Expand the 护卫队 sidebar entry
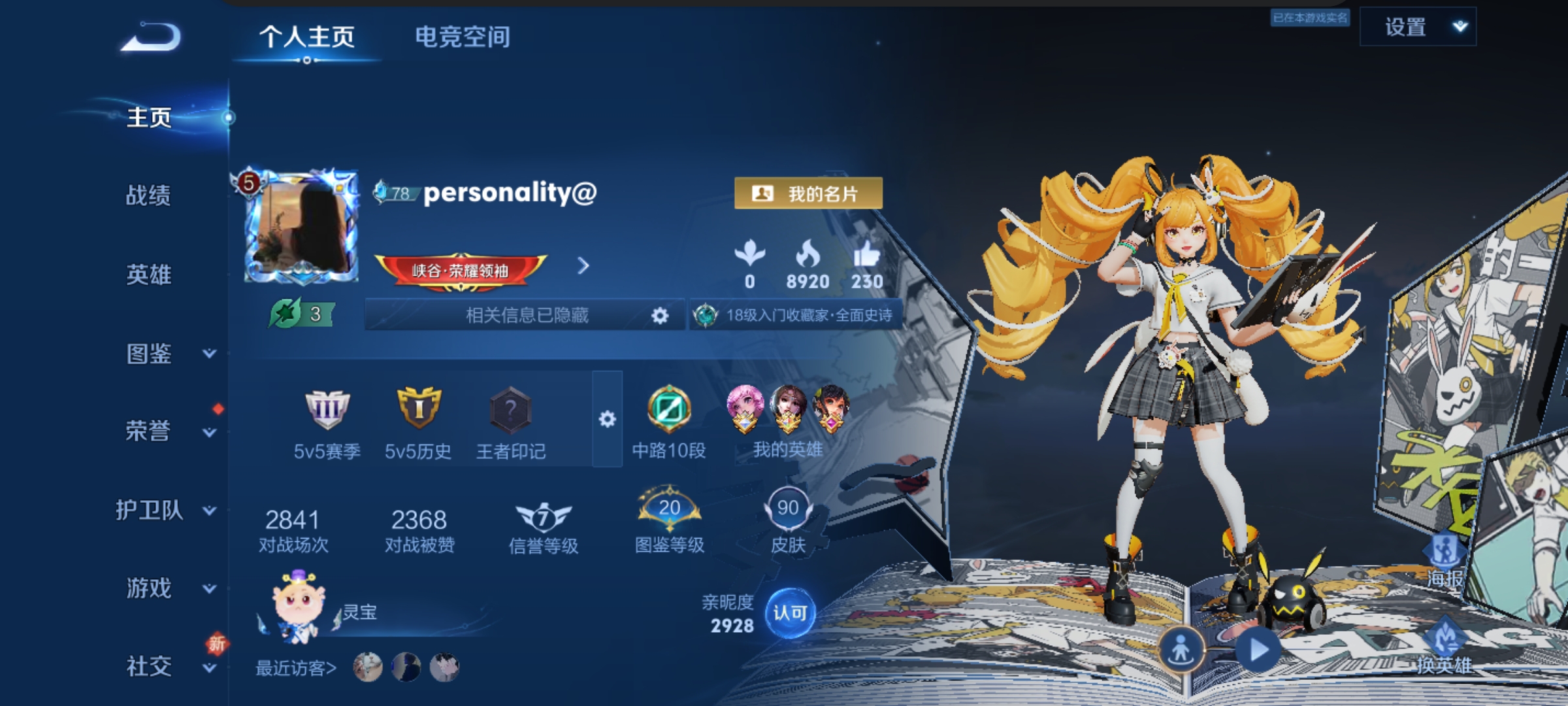Viewport: 1568px width, 706px height. click(x=163, y=510)
